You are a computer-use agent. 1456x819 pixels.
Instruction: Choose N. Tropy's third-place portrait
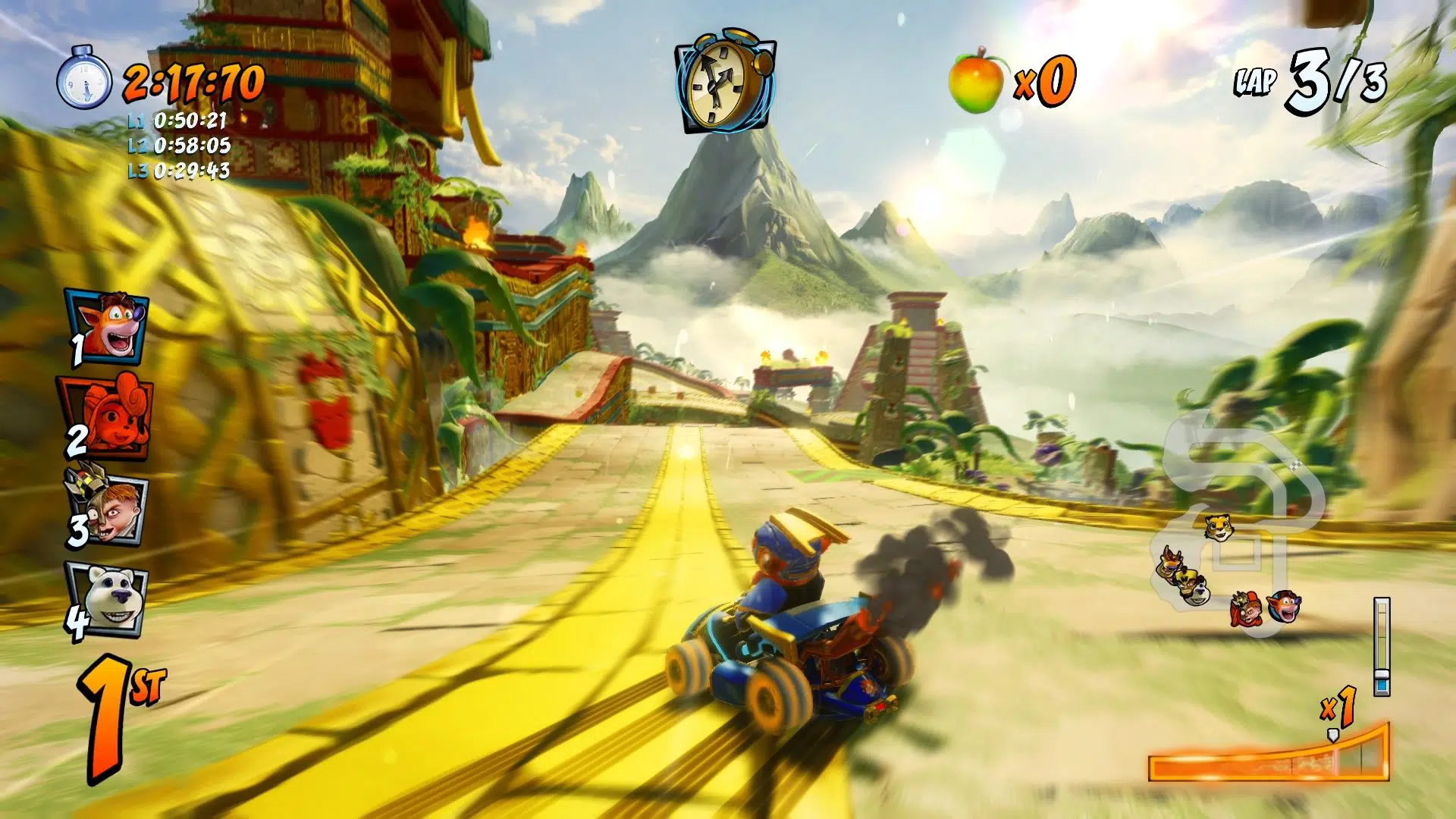pos(108,507)
